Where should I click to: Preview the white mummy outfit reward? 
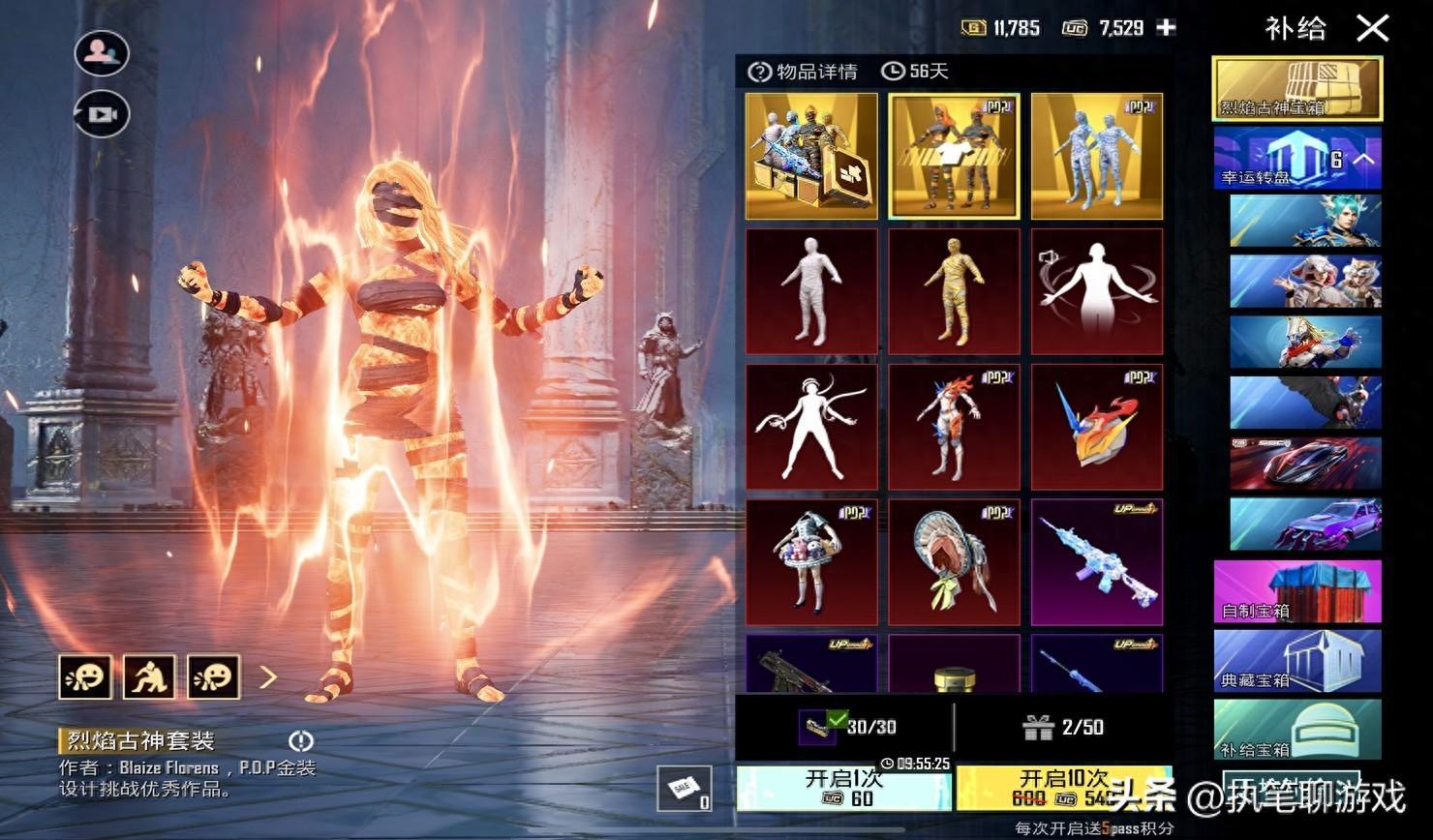(811, 291)
